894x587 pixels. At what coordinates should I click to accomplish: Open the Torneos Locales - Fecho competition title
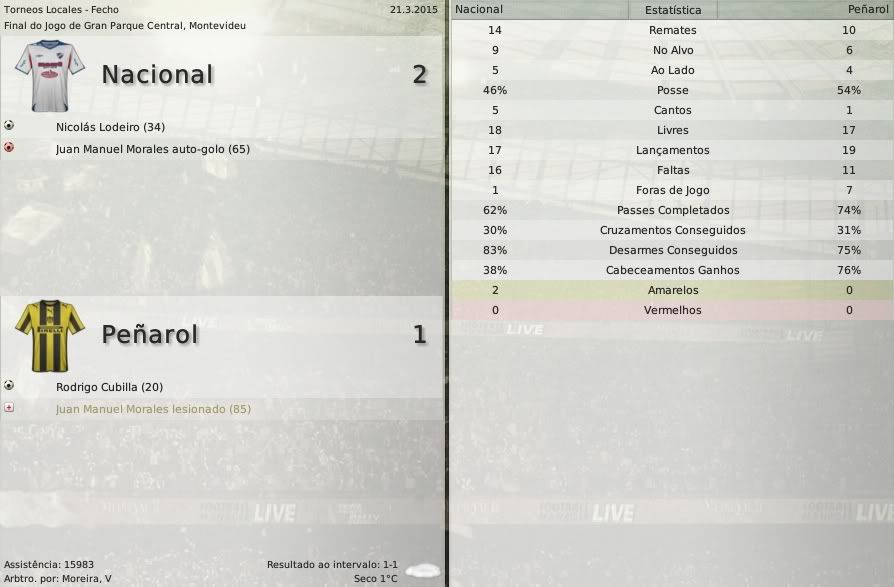[61, 9]
